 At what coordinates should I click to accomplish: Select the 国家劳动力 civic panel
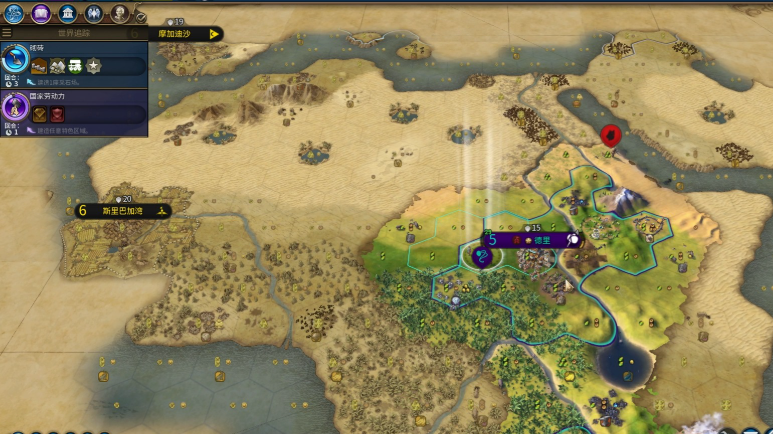click(74, 111)
